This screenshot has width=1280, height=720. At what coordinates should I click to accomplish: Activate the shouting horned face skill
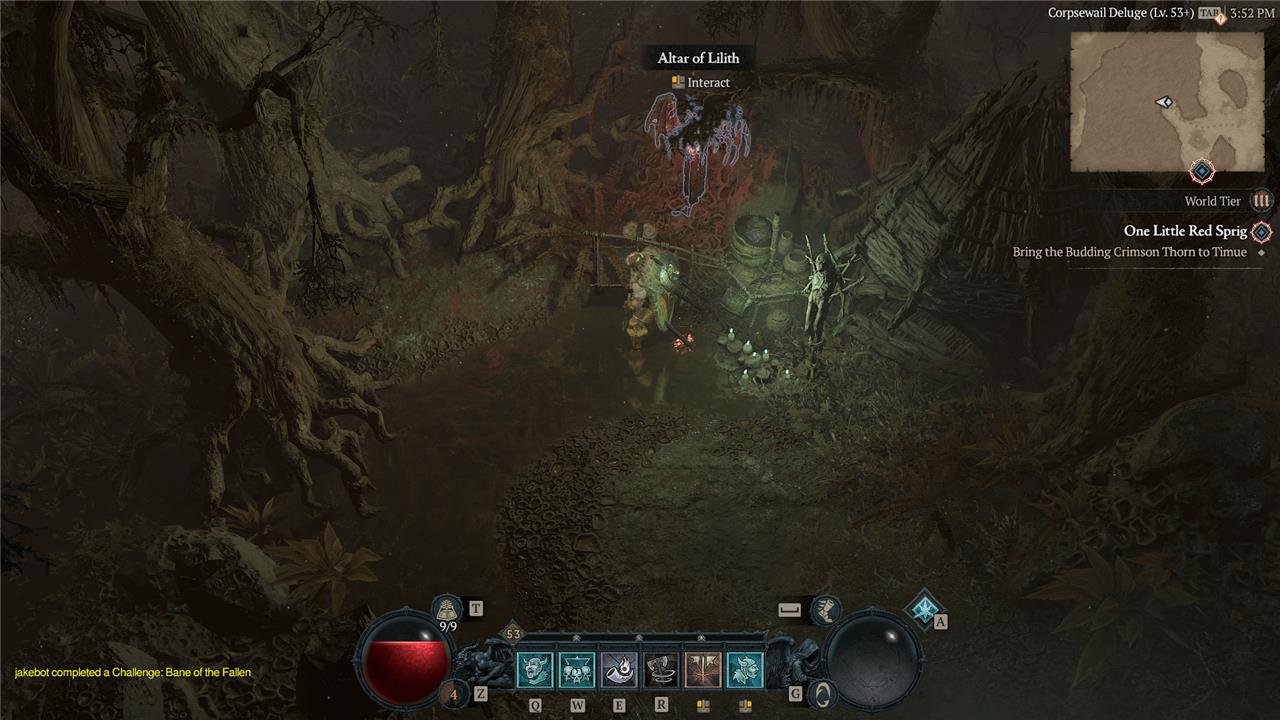click(x=535, y=670)
